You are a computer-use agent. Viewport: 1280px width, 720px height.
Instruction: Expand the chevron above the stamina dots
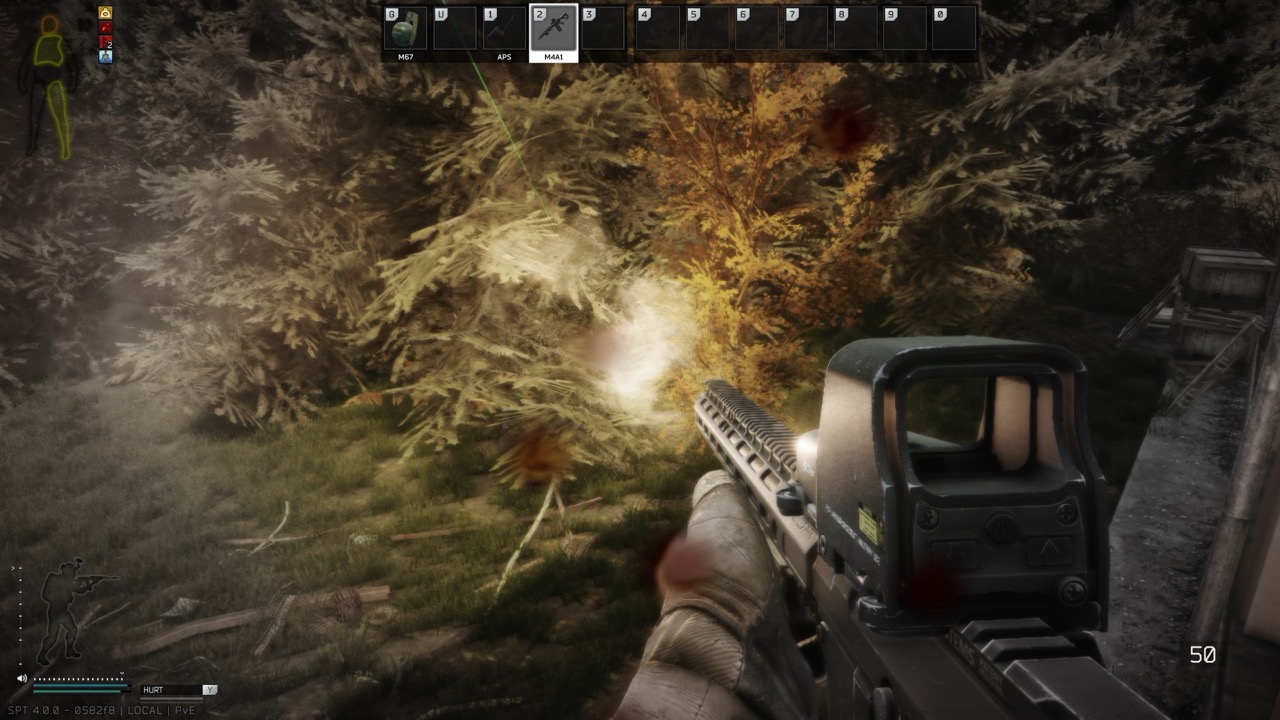click(122, 673)
